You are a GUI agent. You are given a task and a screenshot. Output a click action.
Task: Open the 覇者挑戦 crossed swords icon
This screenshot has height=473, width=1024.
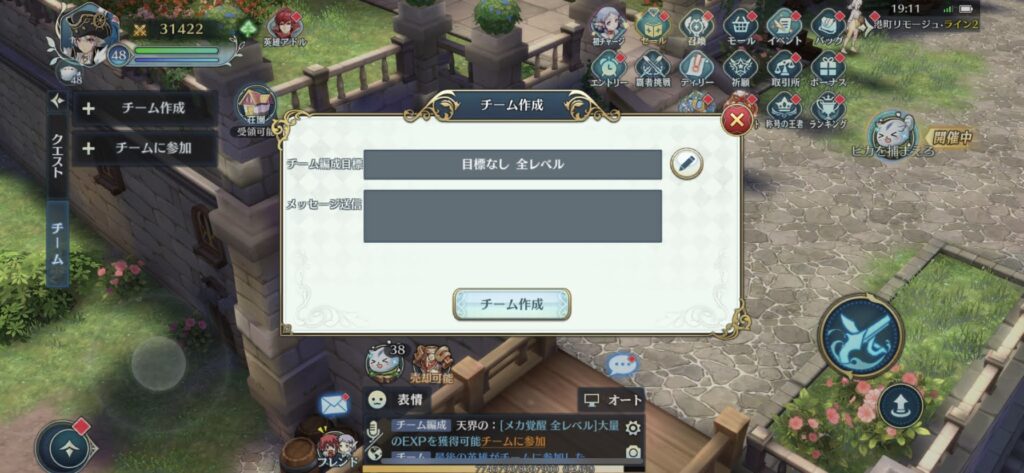click(x=652, y=68)
